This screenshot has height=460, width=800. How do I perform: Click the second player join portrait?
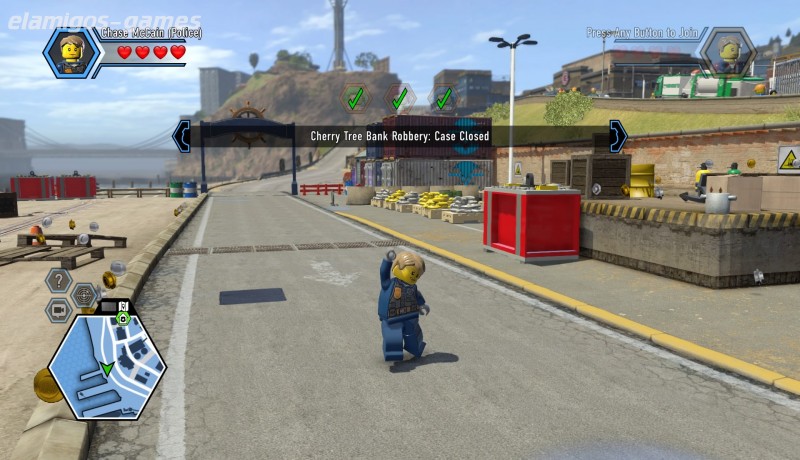coord(727,52)
